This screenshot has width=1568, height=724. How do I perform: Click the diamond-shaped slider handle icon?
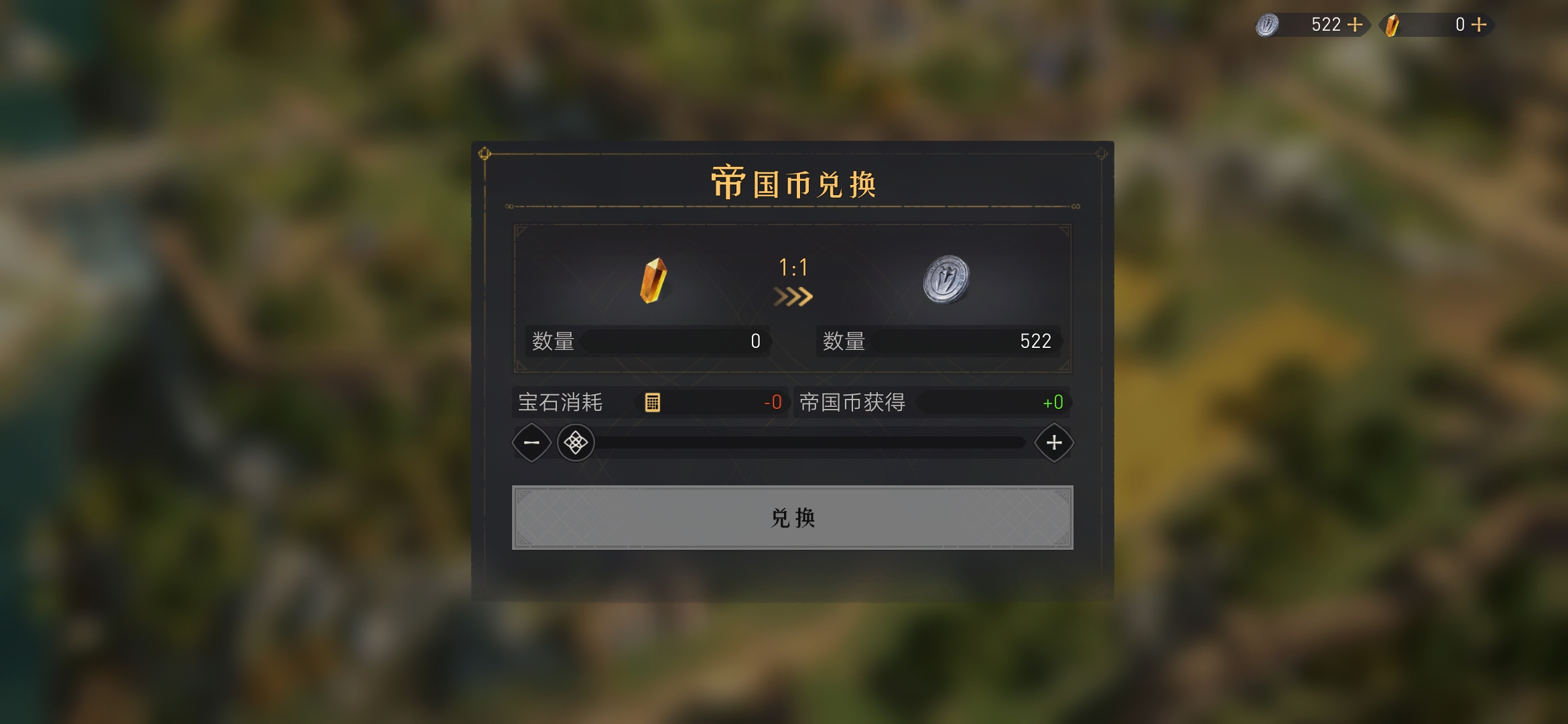pos(575,442)
